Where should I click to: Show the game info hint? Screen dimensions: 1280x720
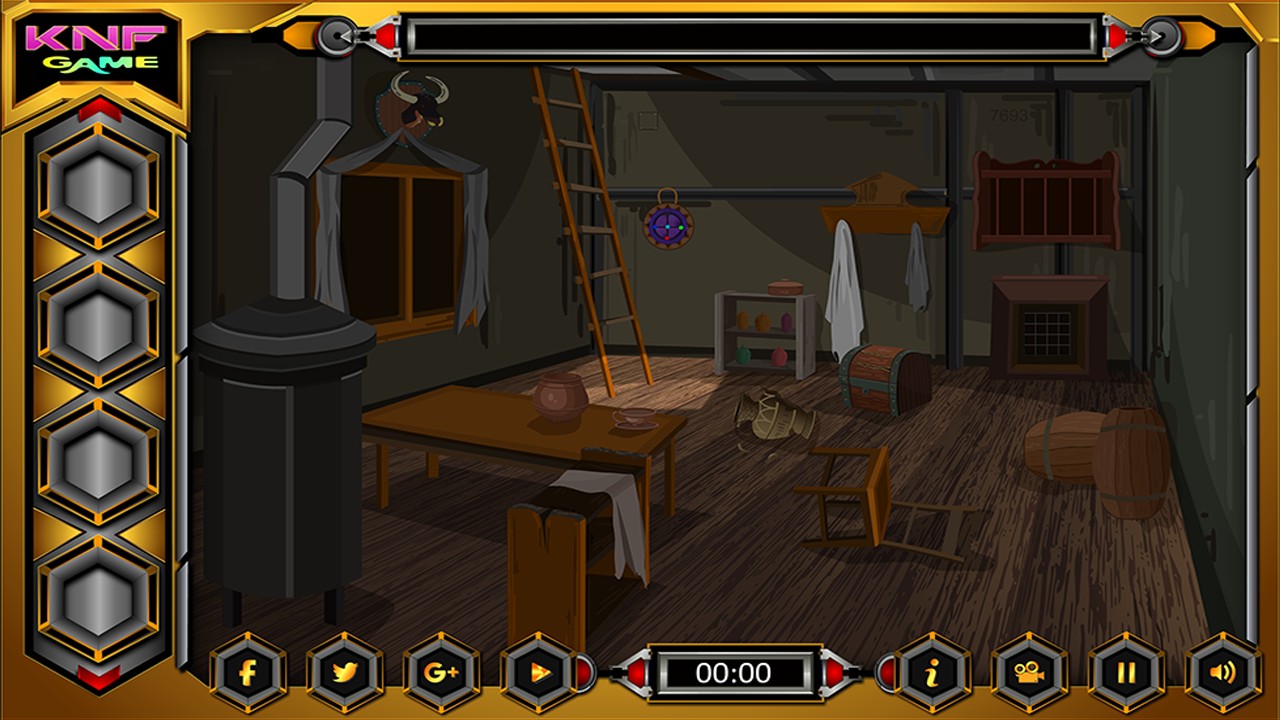point(932,673)
